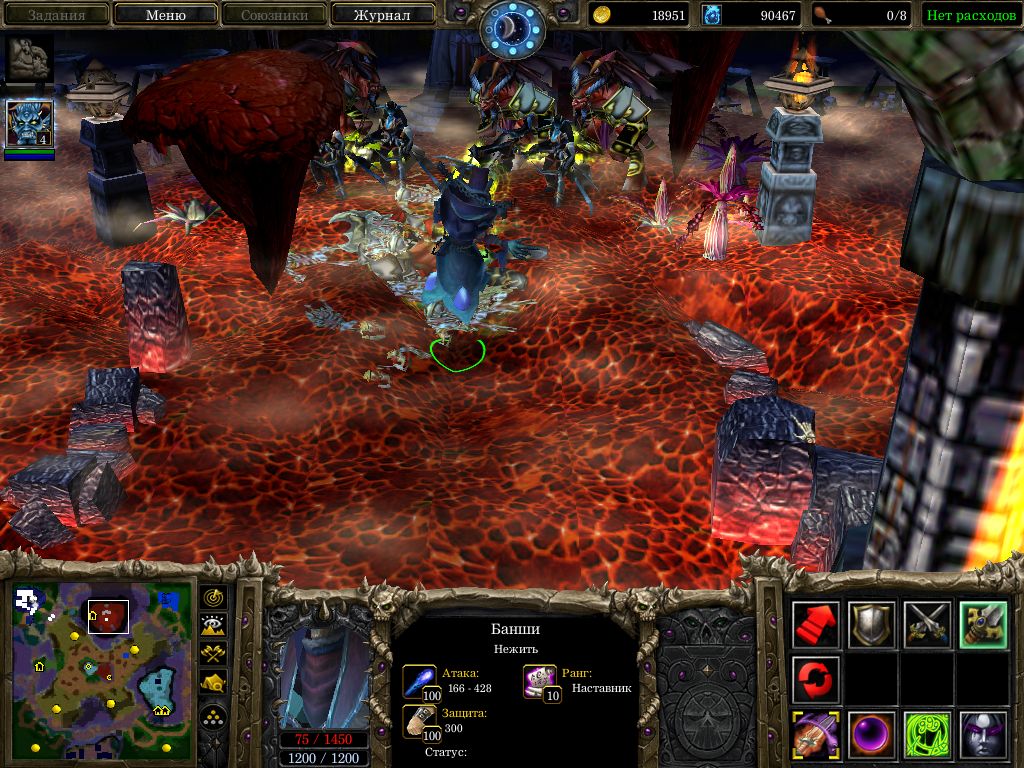
Task: Activate the crossed swords Attack command
Action: (x=926, y=625)
